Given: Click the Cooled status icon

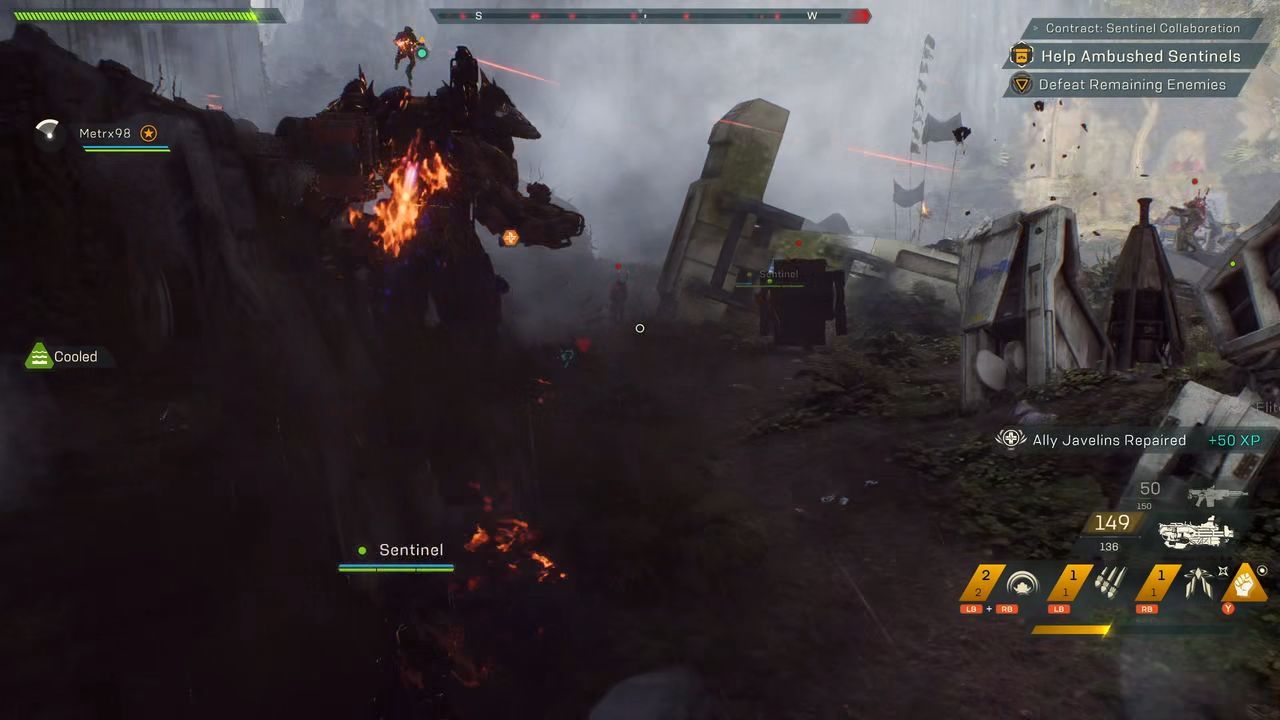Looking at the screenshot, I should point(38,355).
